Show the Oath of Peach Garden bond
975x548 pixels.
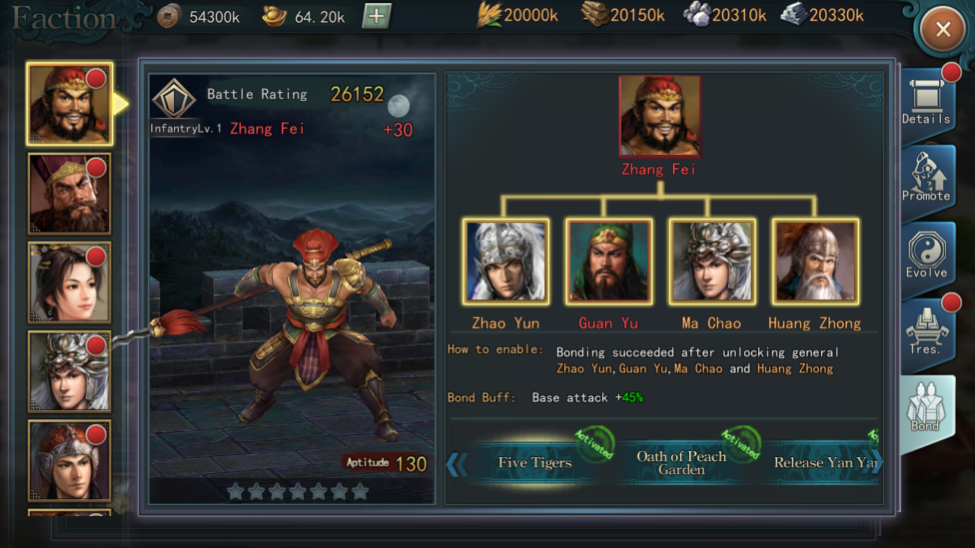(x=681, y=463)
